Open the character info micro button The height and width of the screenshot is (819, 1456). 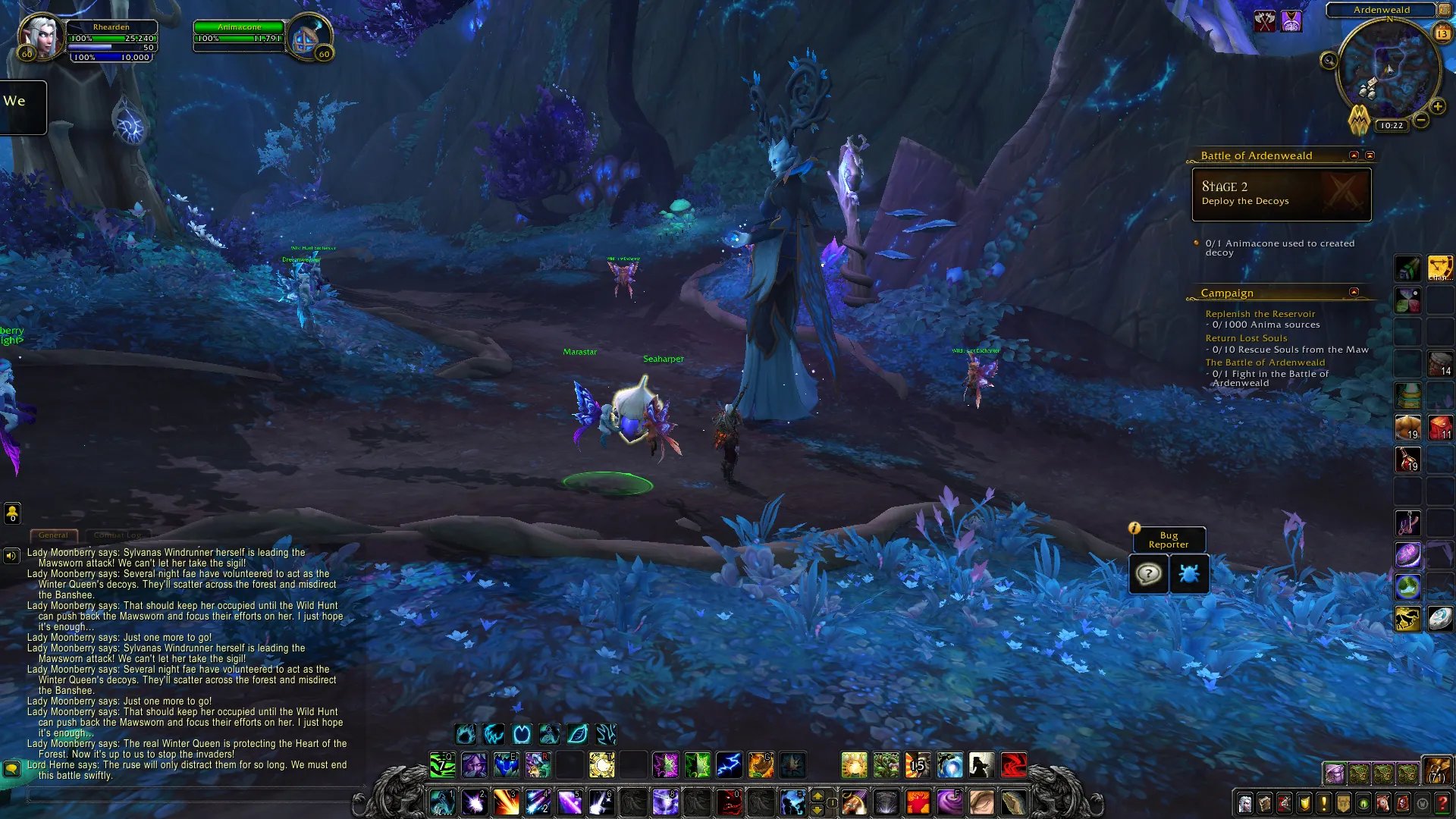[x=1245, y=803]
